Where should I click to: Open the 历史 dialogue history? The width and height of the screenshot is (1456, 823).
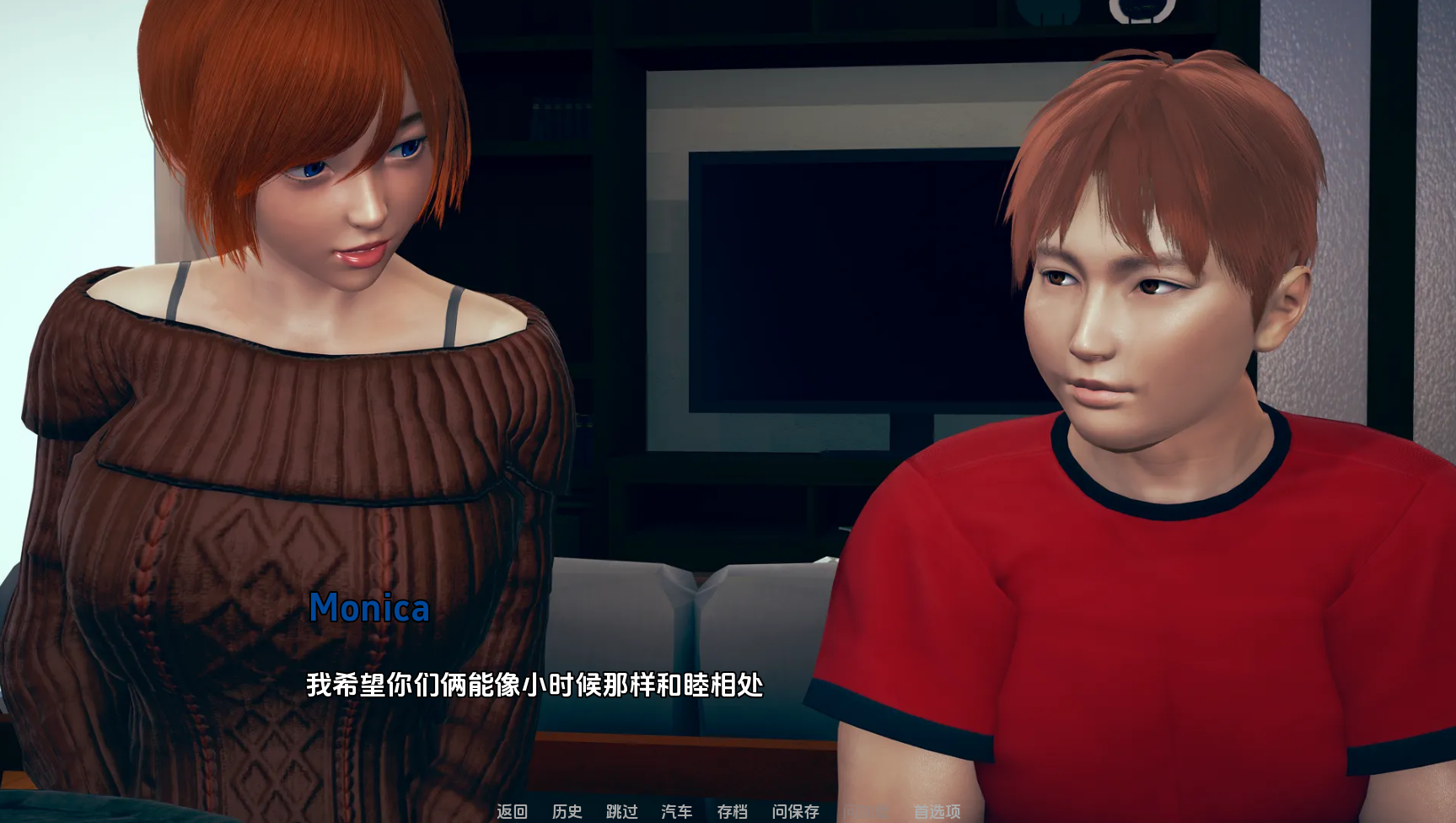tap(567, 811)
